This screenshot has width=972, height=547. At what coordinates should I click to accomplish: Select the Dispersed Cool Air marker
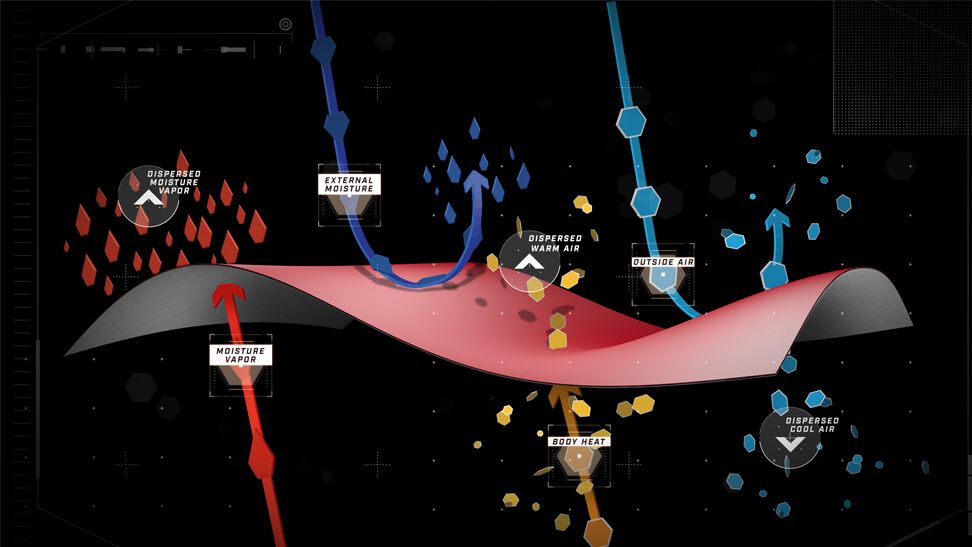pyautogui.click(x=789, y=439)
